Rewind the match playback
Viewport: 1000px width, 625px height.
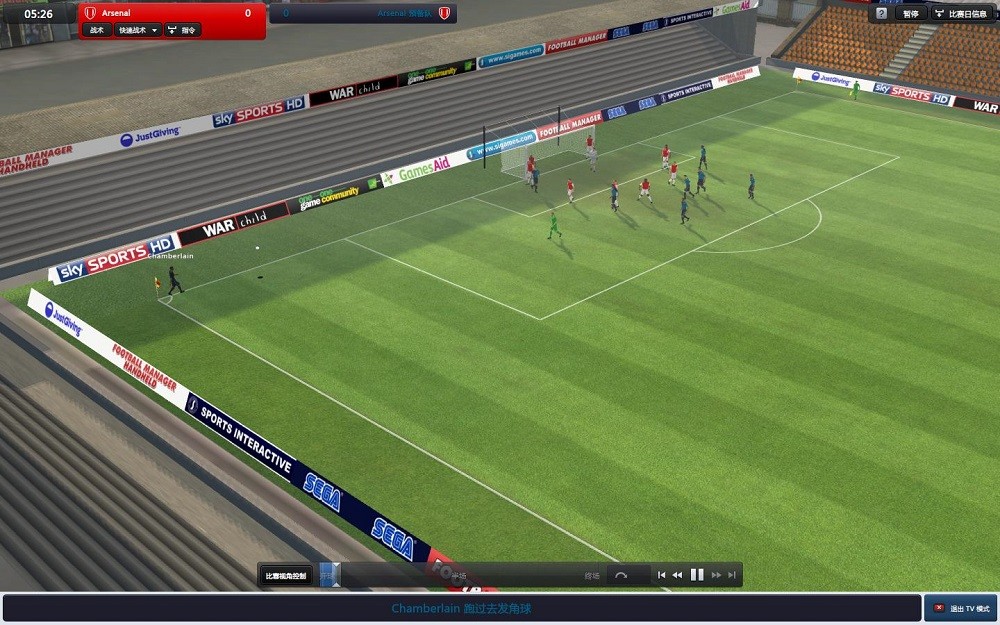click(677, 575)
